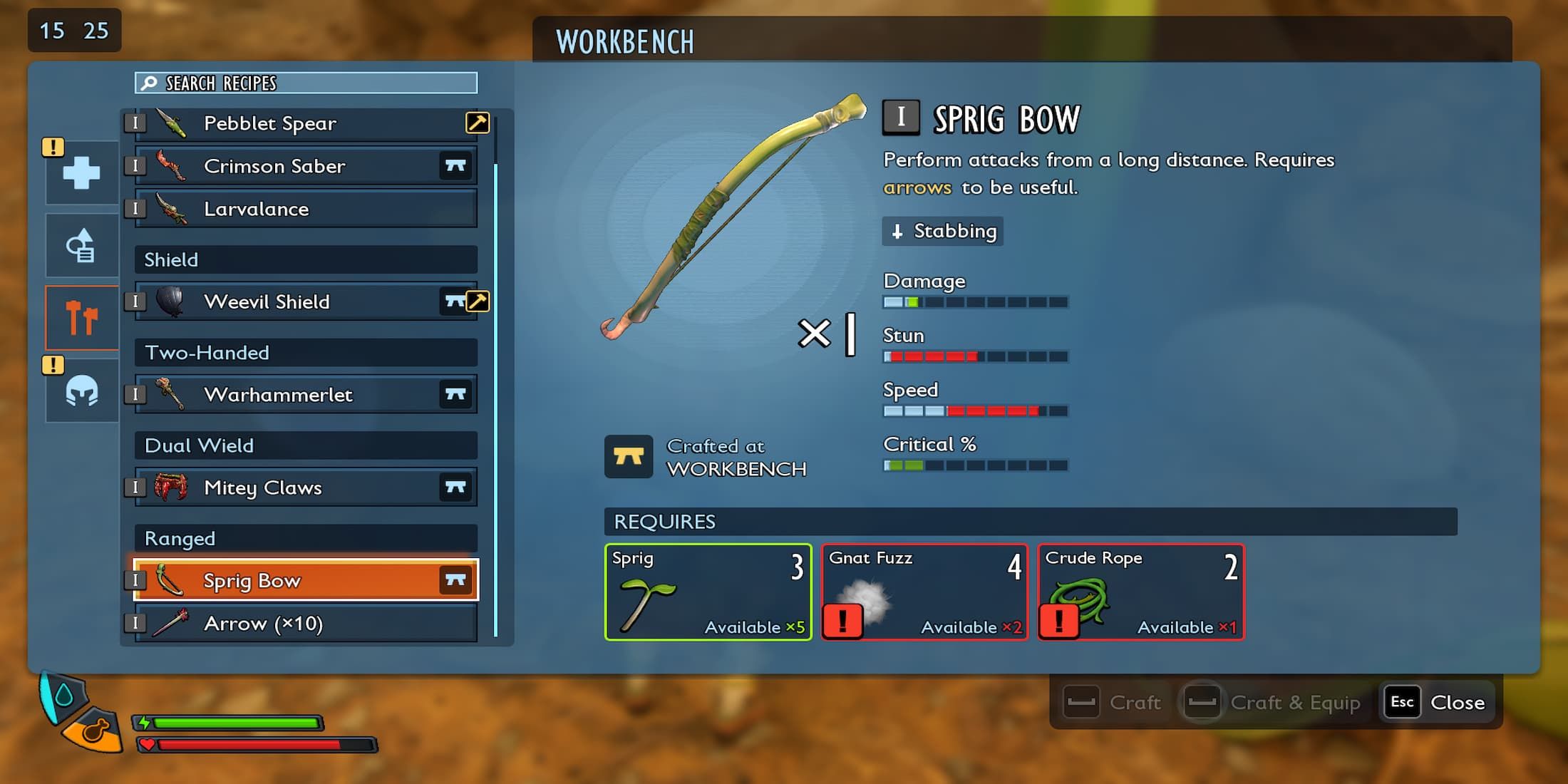1568x784 pixels.
Task: Click the Search Recipes field
Action: (x=306, y=83)
